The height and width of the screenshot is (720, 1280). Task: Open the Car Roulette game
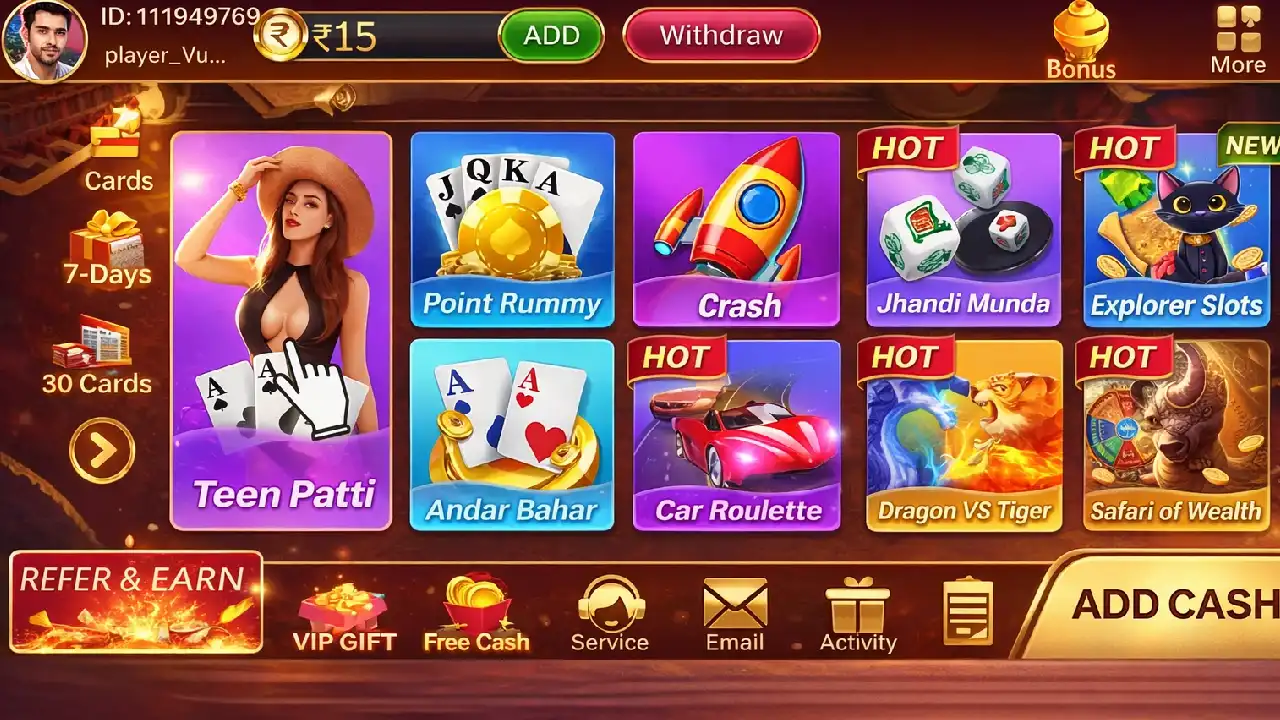click(737, 434)
